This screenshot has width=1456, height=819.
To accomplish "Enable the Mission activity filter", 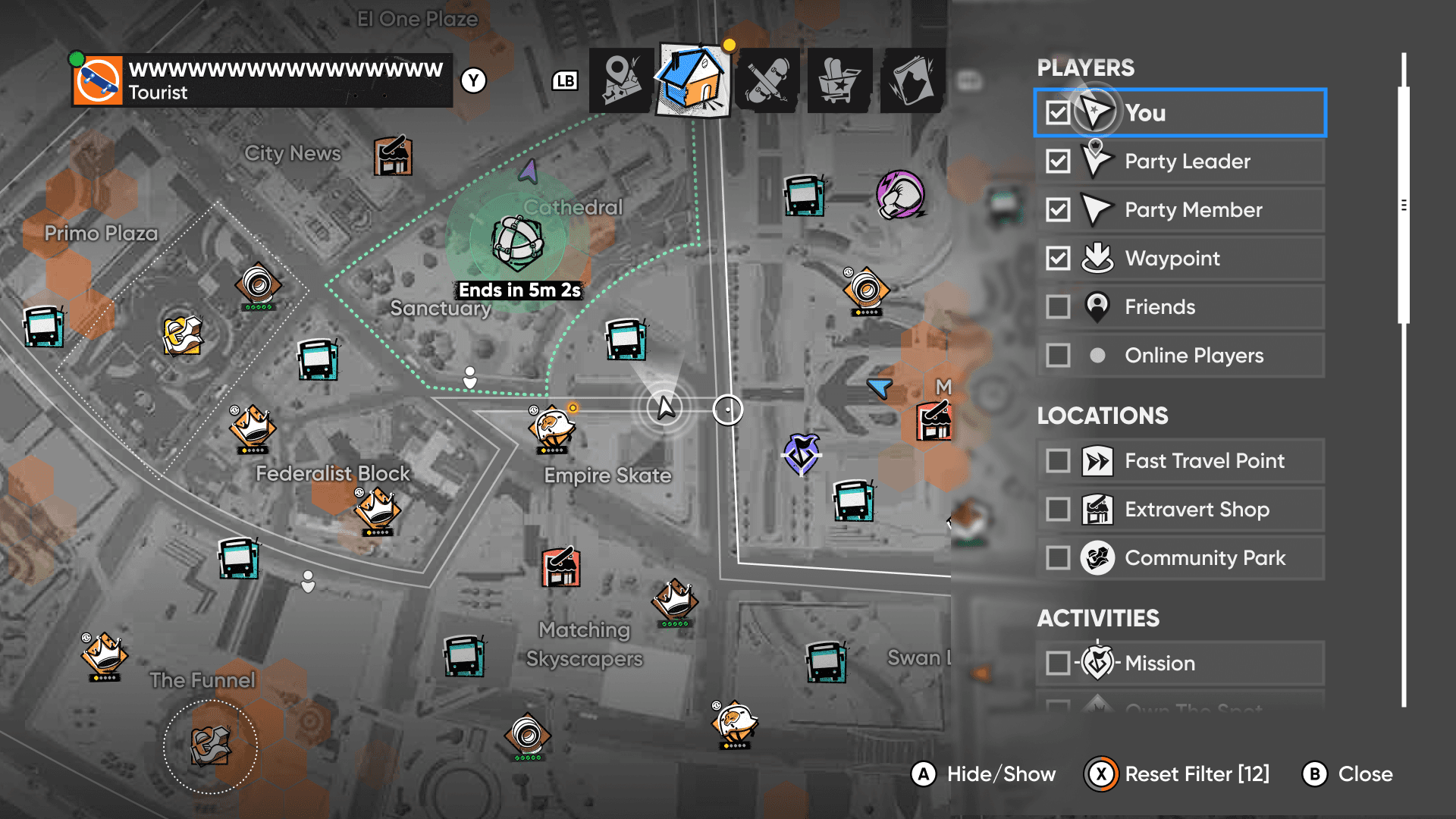I will coord(1058,663).
